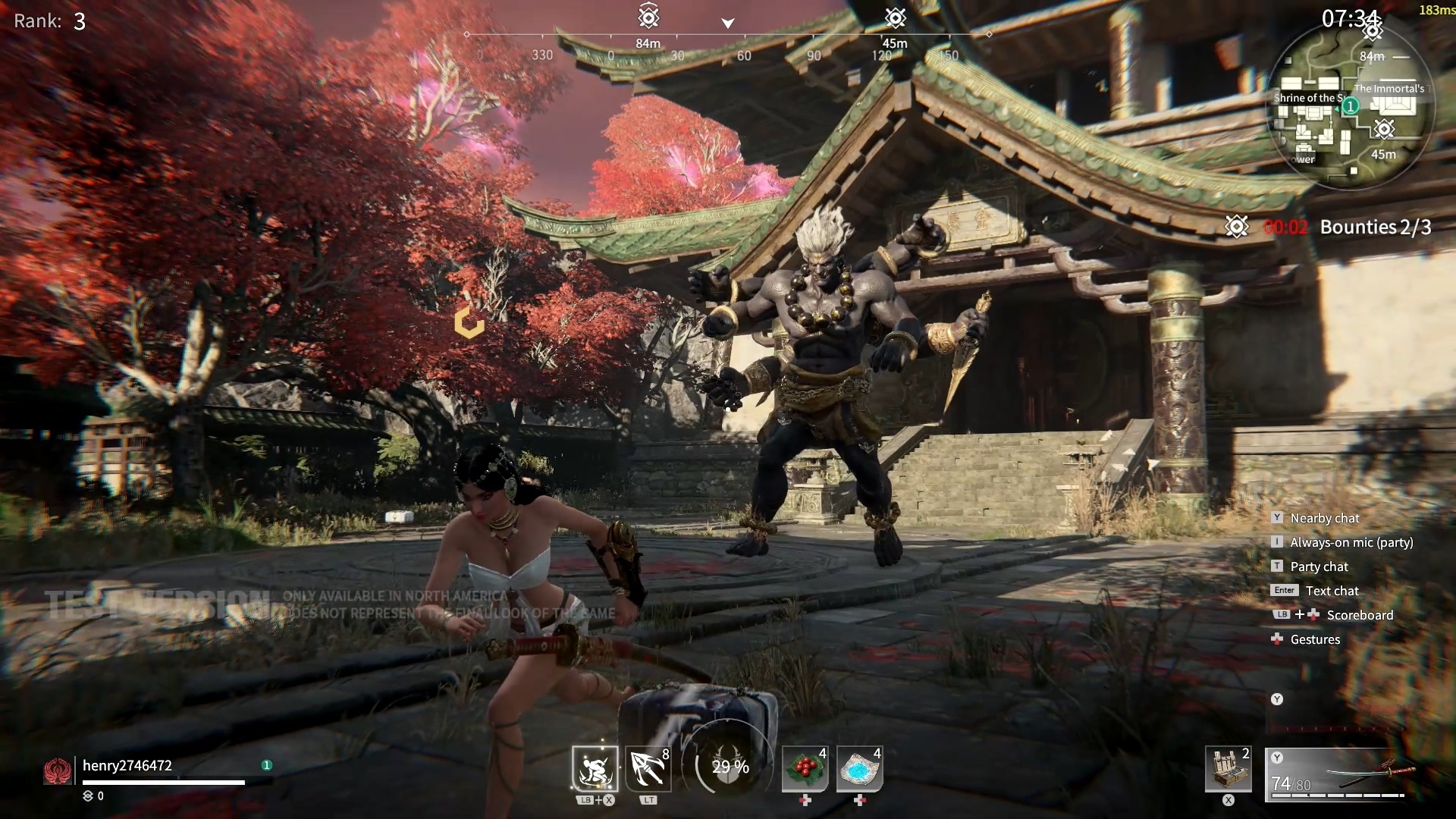1456x819 pixels.
Task: Click henry2746472's red avatar emblem
Action: (x=58, y=771)
